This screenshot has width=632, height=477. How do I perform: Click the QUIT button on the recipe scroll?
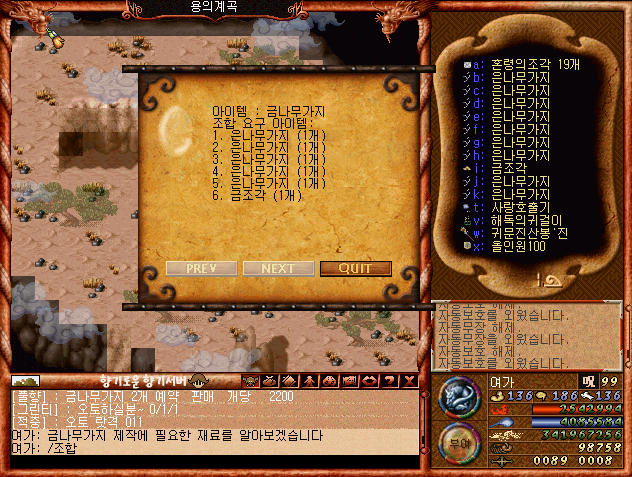click(355, 268)
